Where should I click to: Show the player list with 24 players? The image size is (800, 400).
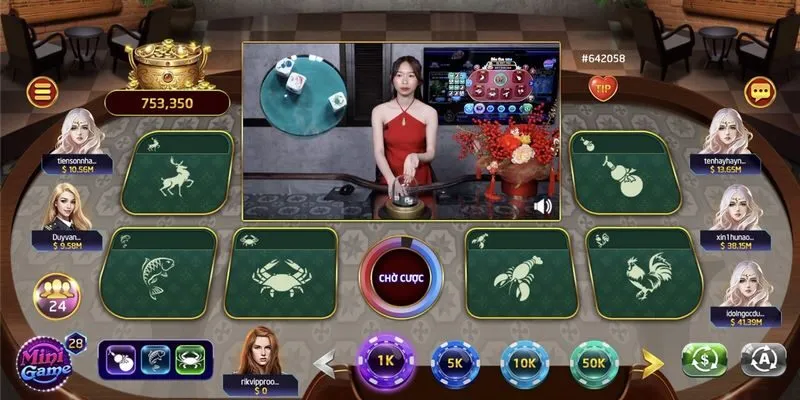[57, 297]
